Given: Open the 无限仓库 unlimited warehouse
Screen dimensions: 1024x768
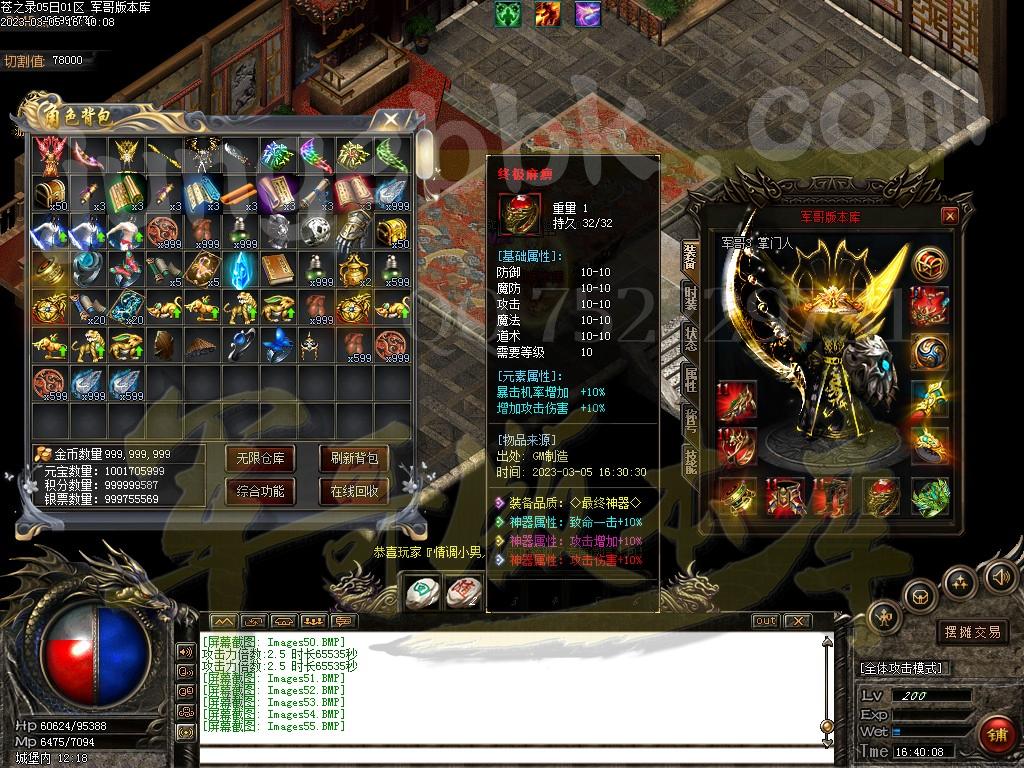Looking at the screenshot, I should point(260,459).
